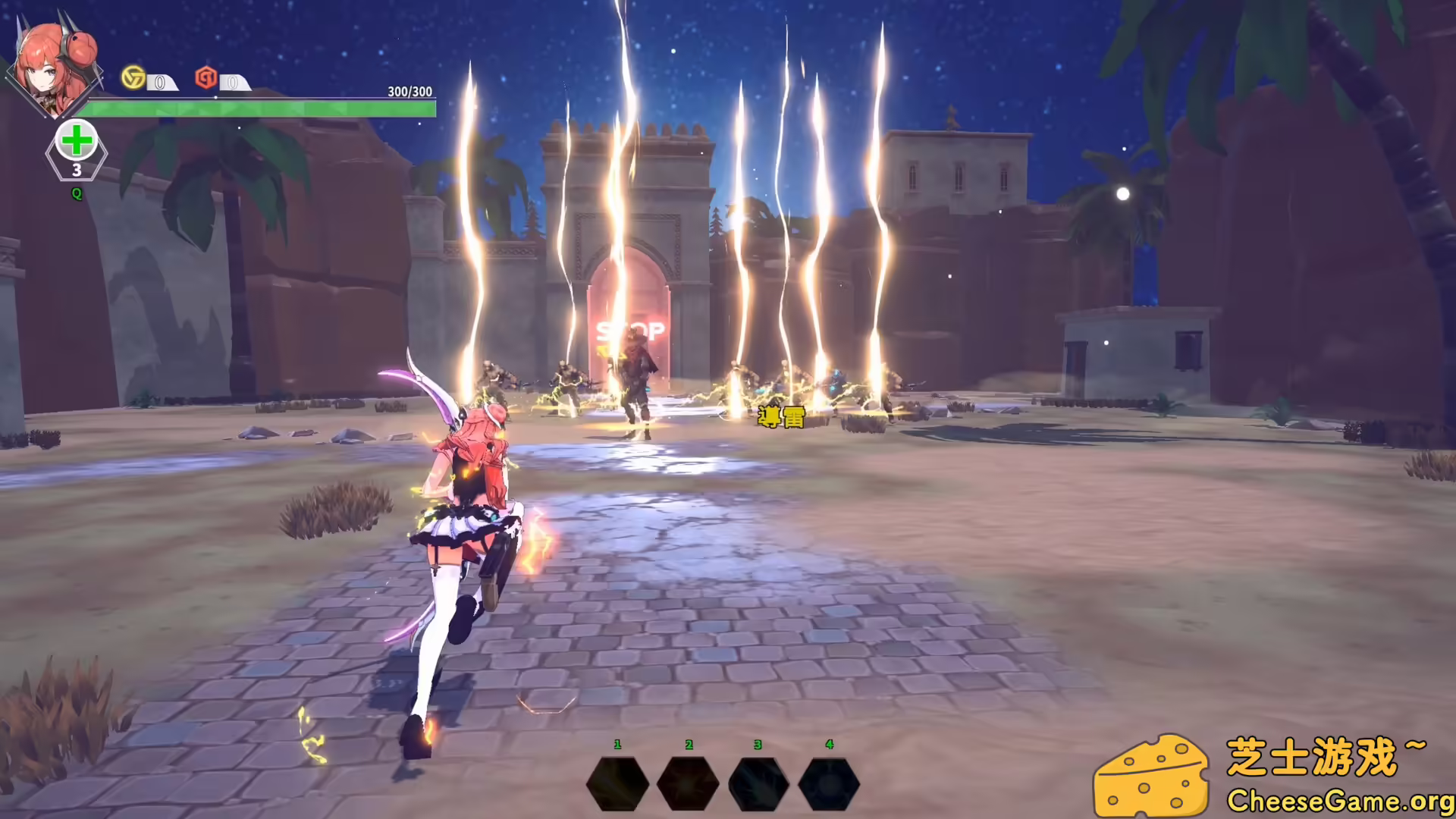Click the yellow currency counter showing 0
The height and width of the screenshot is (819, 1456).
click(162, 83)
